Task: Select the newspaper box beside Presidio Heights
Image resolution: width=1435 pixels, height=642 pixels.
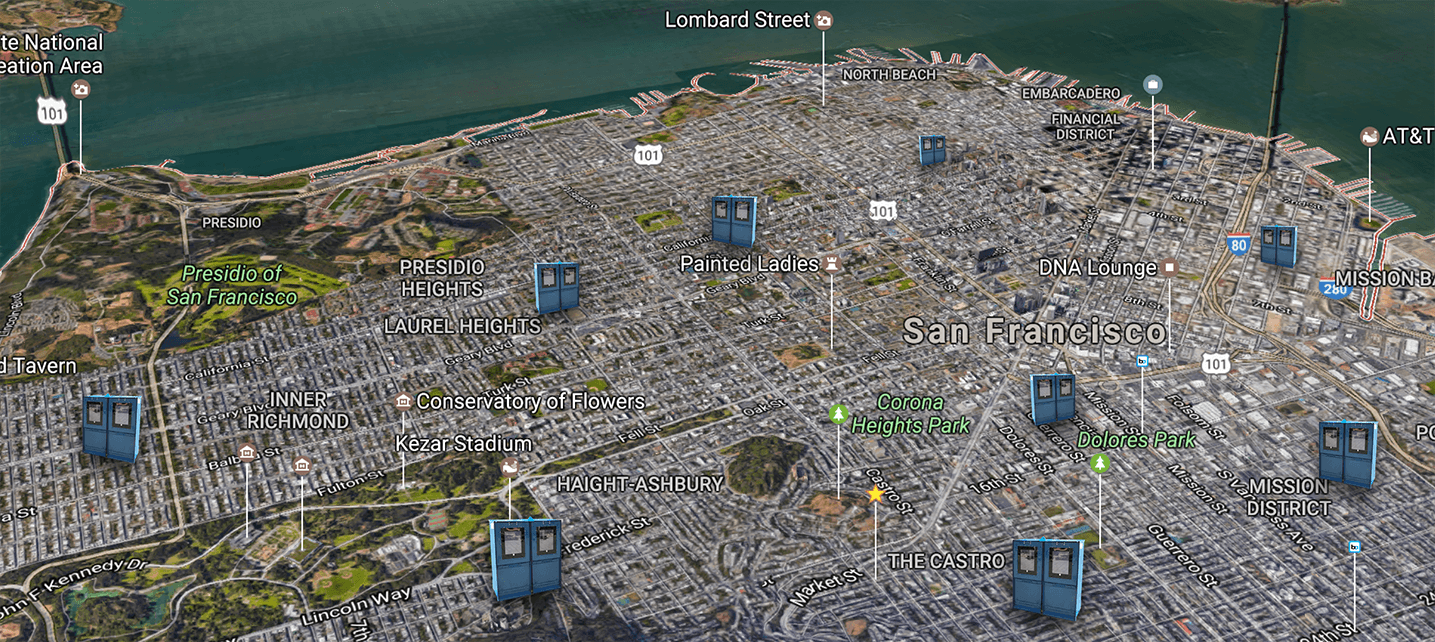Action: click(557, 287)
